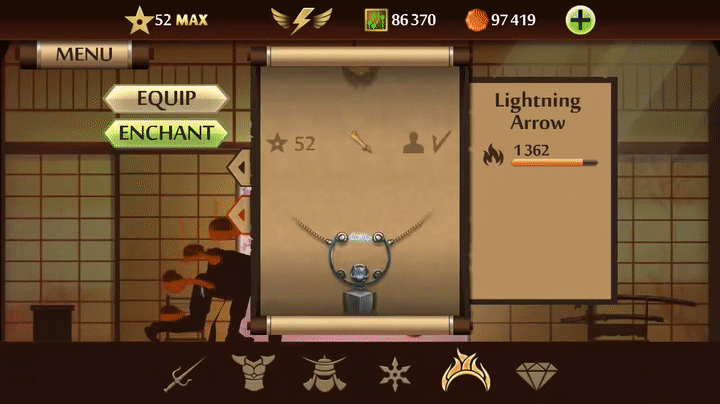Viewport: 720px width, 404px height.
Task: Add more currency with green plus button
Action: click(x=581, y=19)
